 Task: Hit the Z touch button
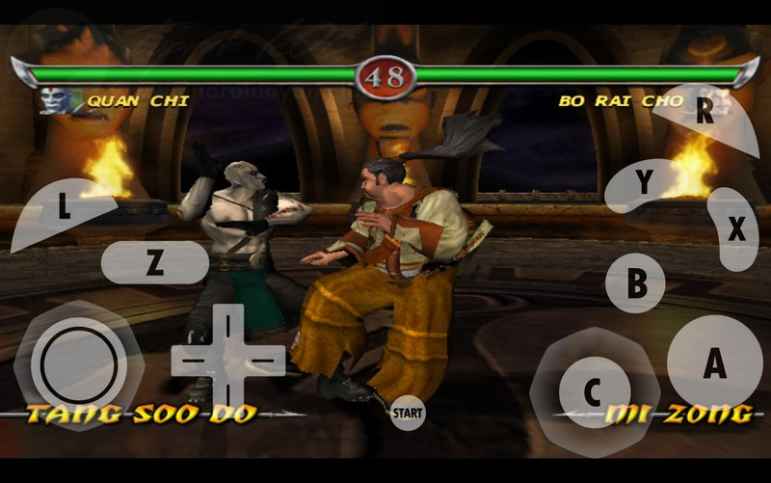(x=154, y=263)
